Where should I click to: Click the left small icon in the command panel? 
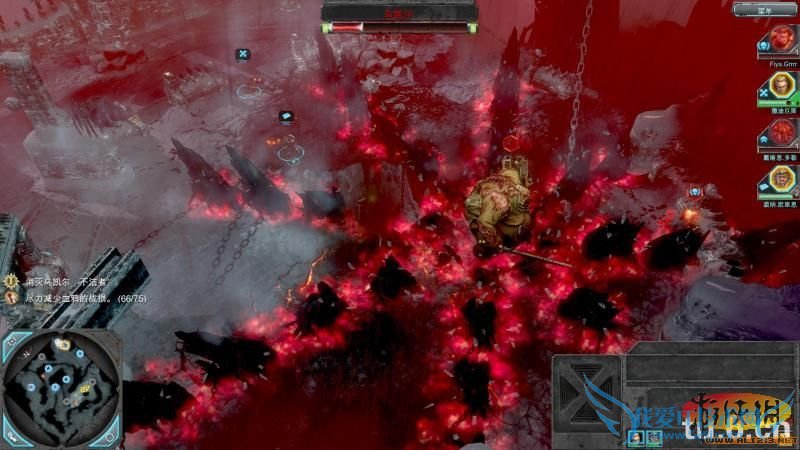click(633, 437)
